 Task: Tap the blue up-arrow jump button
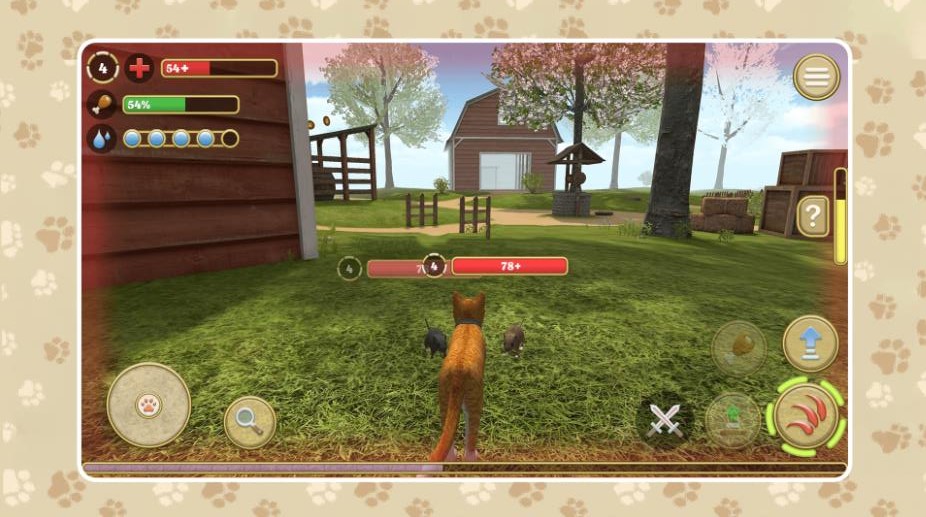click(x=809, y=342)
